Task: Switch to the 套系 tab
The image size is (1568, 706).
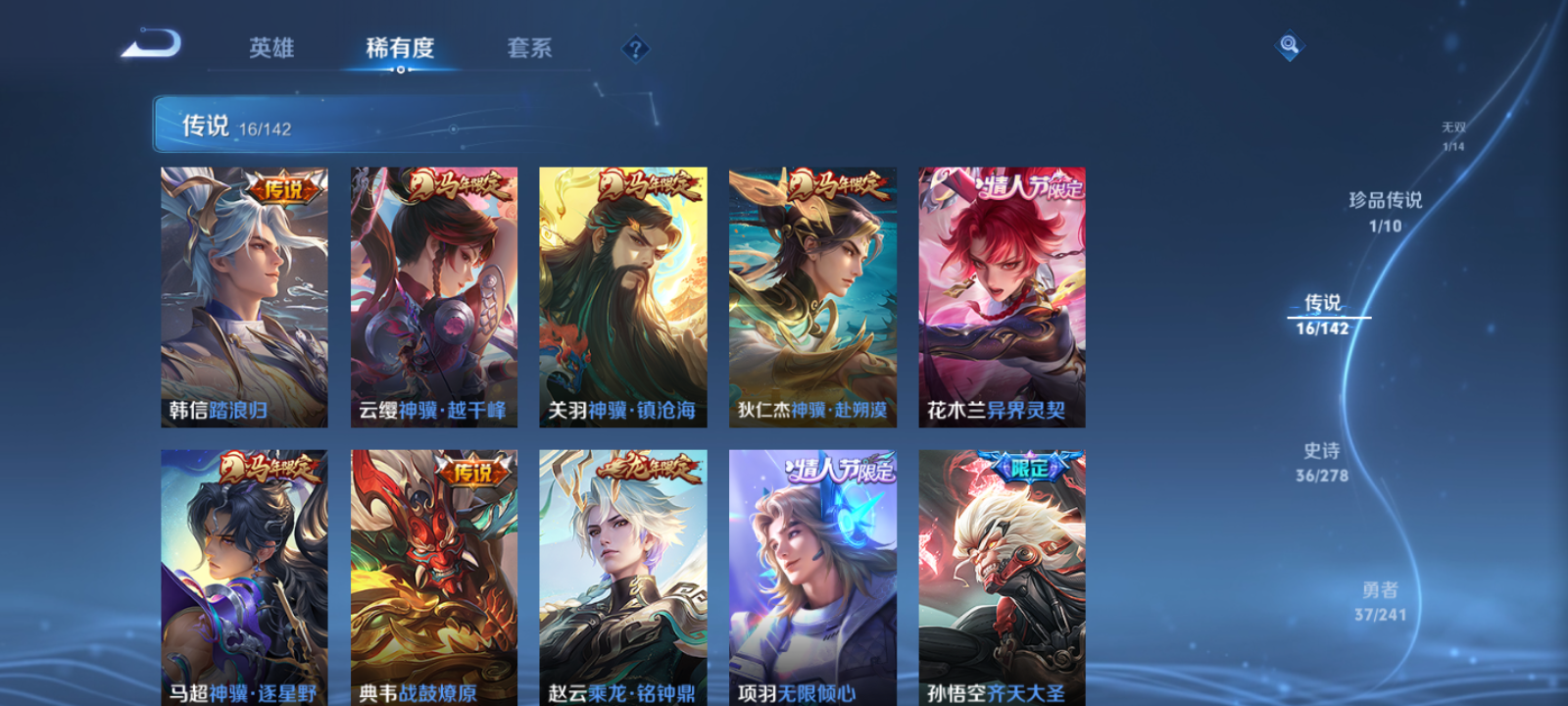Action: pyautogui.click(x=530, y=48)
